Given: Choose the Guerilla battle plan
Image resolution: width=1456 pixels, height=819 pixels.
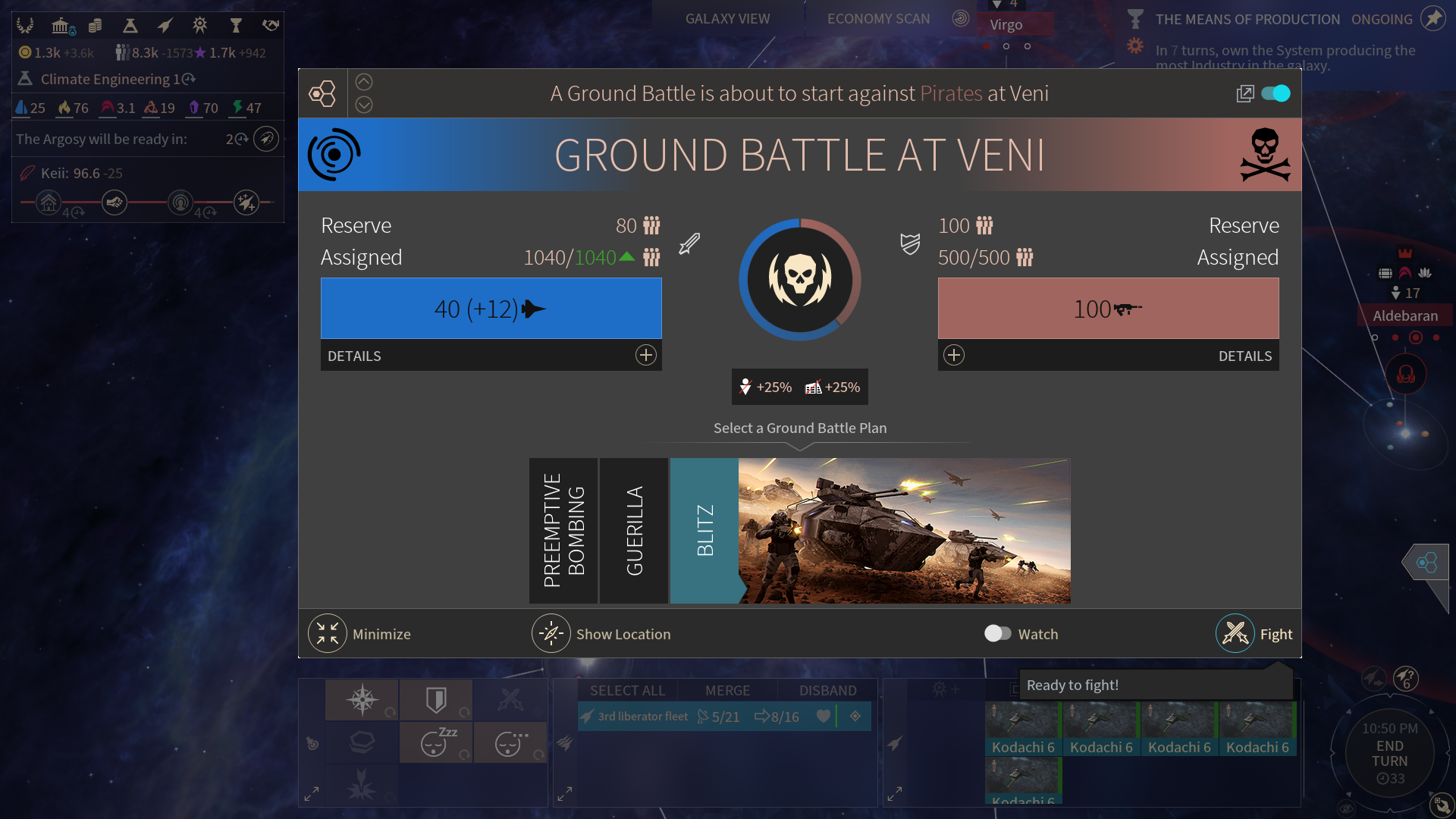Looking at the screenshot, I should 634,530.
